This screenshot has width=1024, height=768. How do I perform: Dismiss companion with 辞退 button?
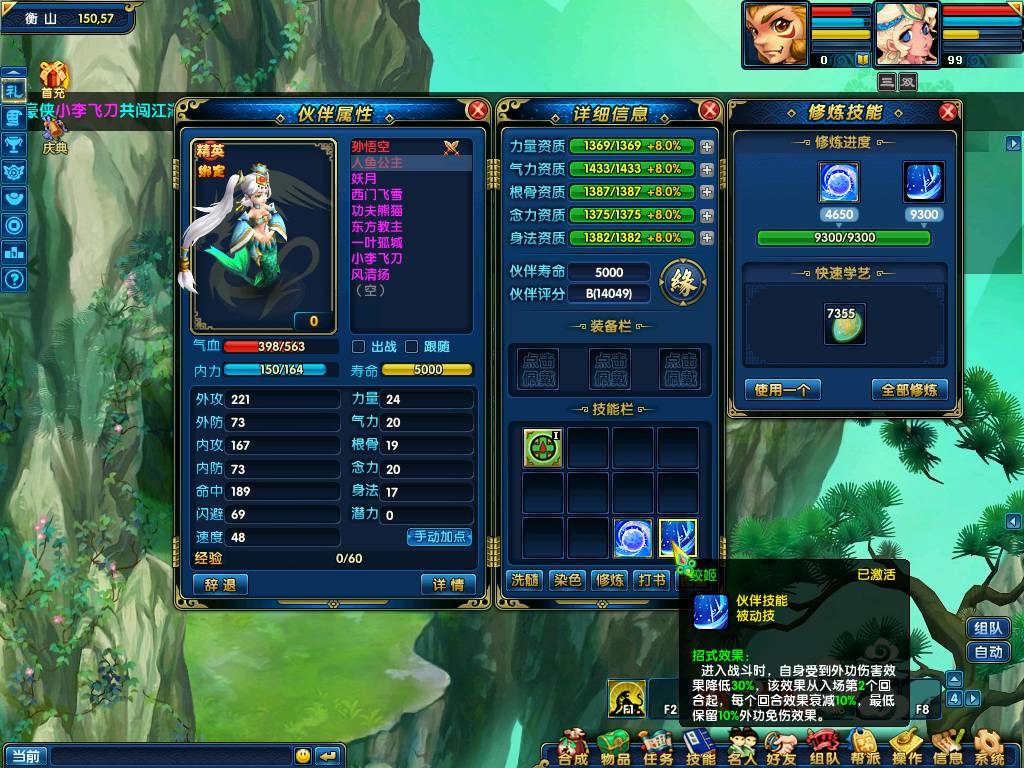(x=220, y=585)
